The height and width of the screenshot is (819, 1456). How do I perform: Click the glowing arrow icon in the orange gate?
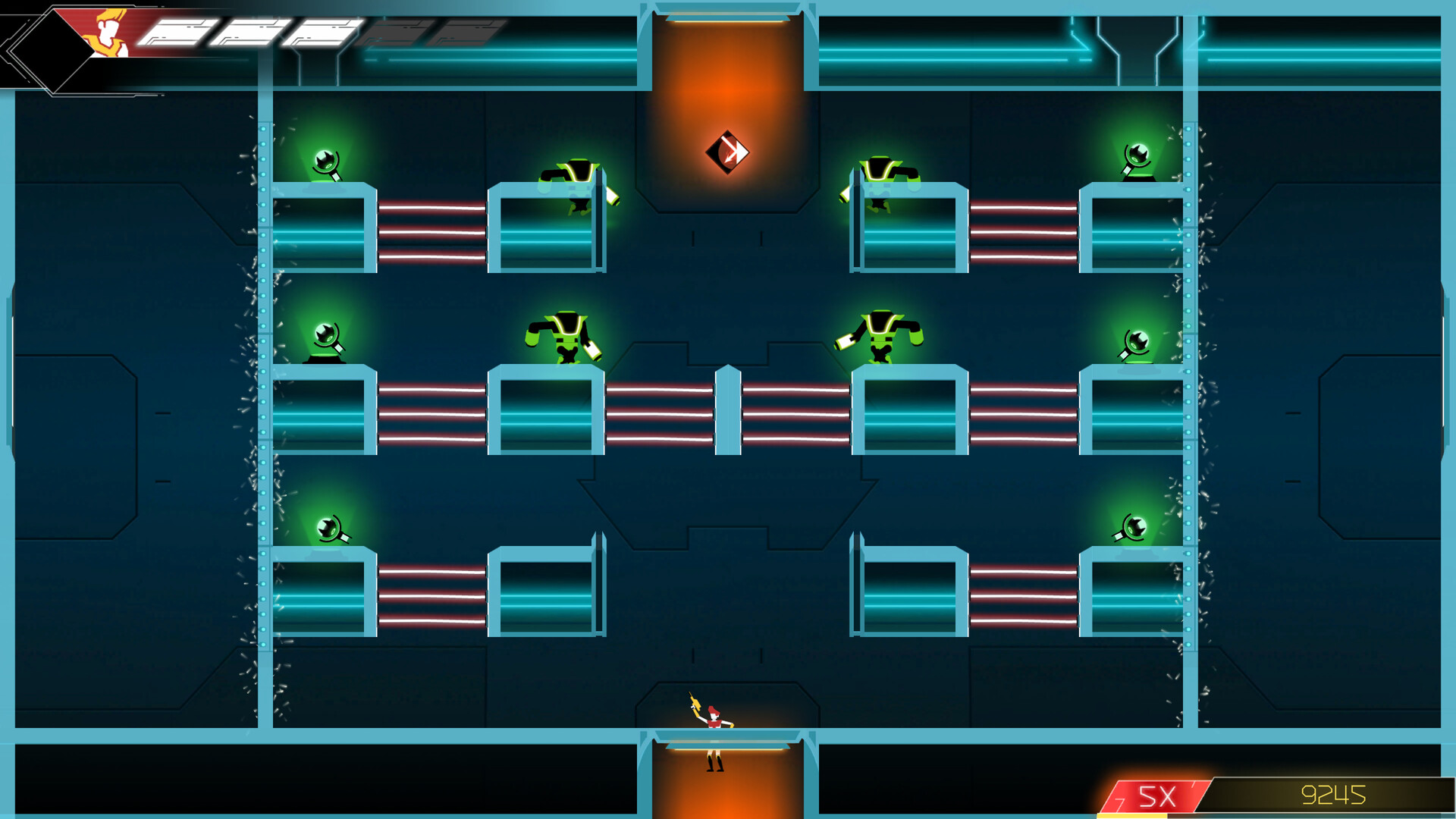[727, 152]
